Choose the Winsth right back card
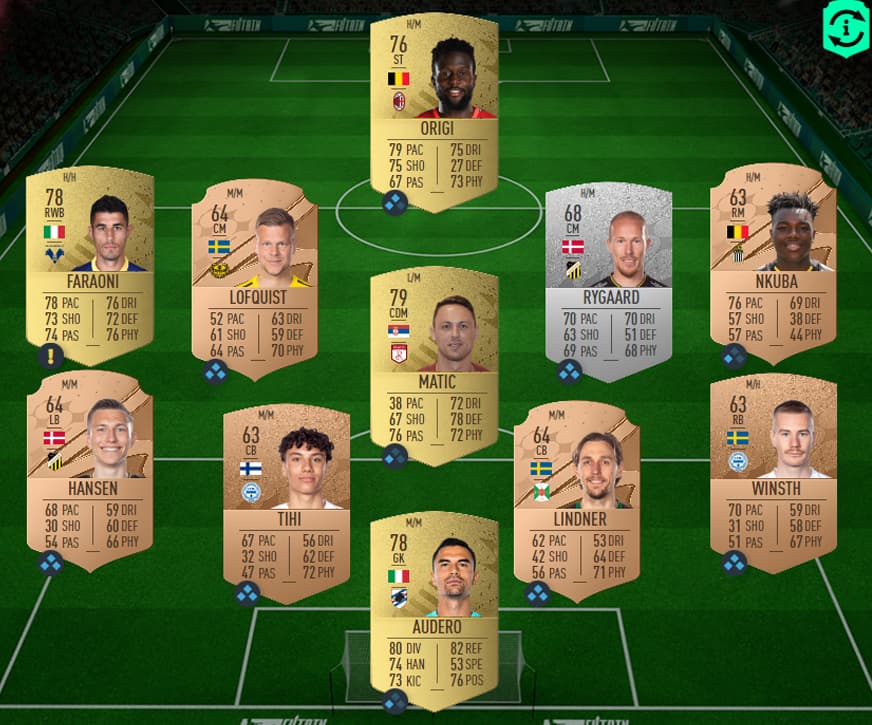The height and width of the screenshot is (725, 872). click(772, 465)
